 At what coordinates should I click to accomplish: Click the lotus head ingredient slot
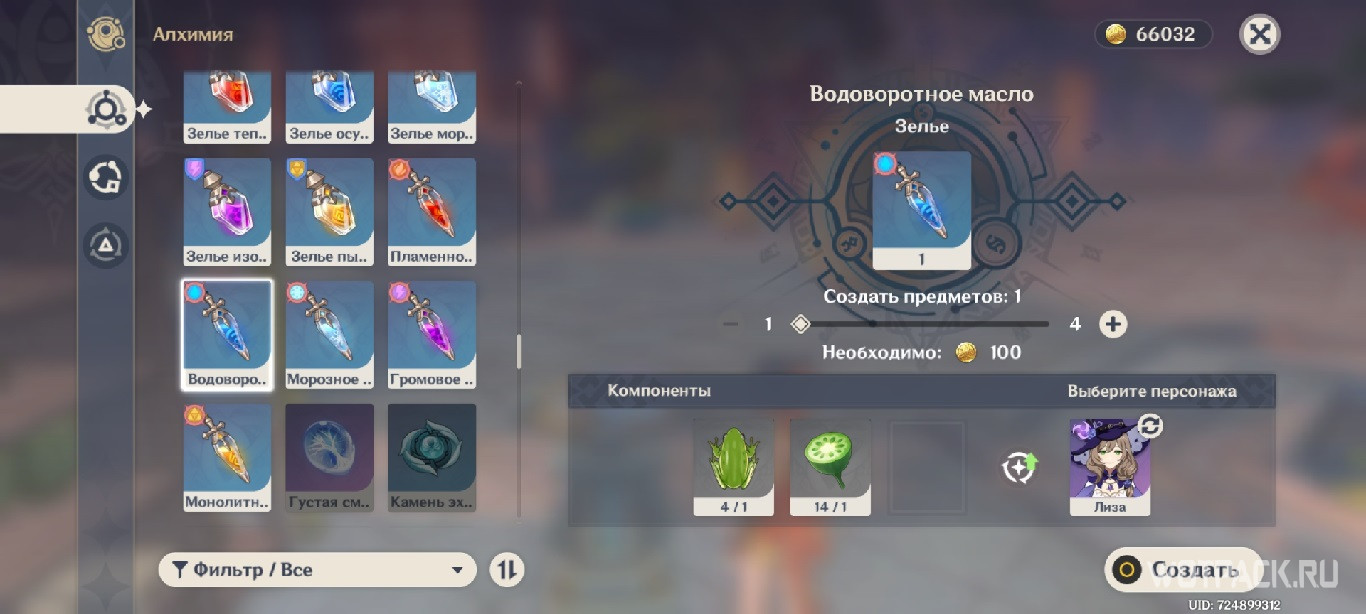pyautogui.click(x=830, y=467)
